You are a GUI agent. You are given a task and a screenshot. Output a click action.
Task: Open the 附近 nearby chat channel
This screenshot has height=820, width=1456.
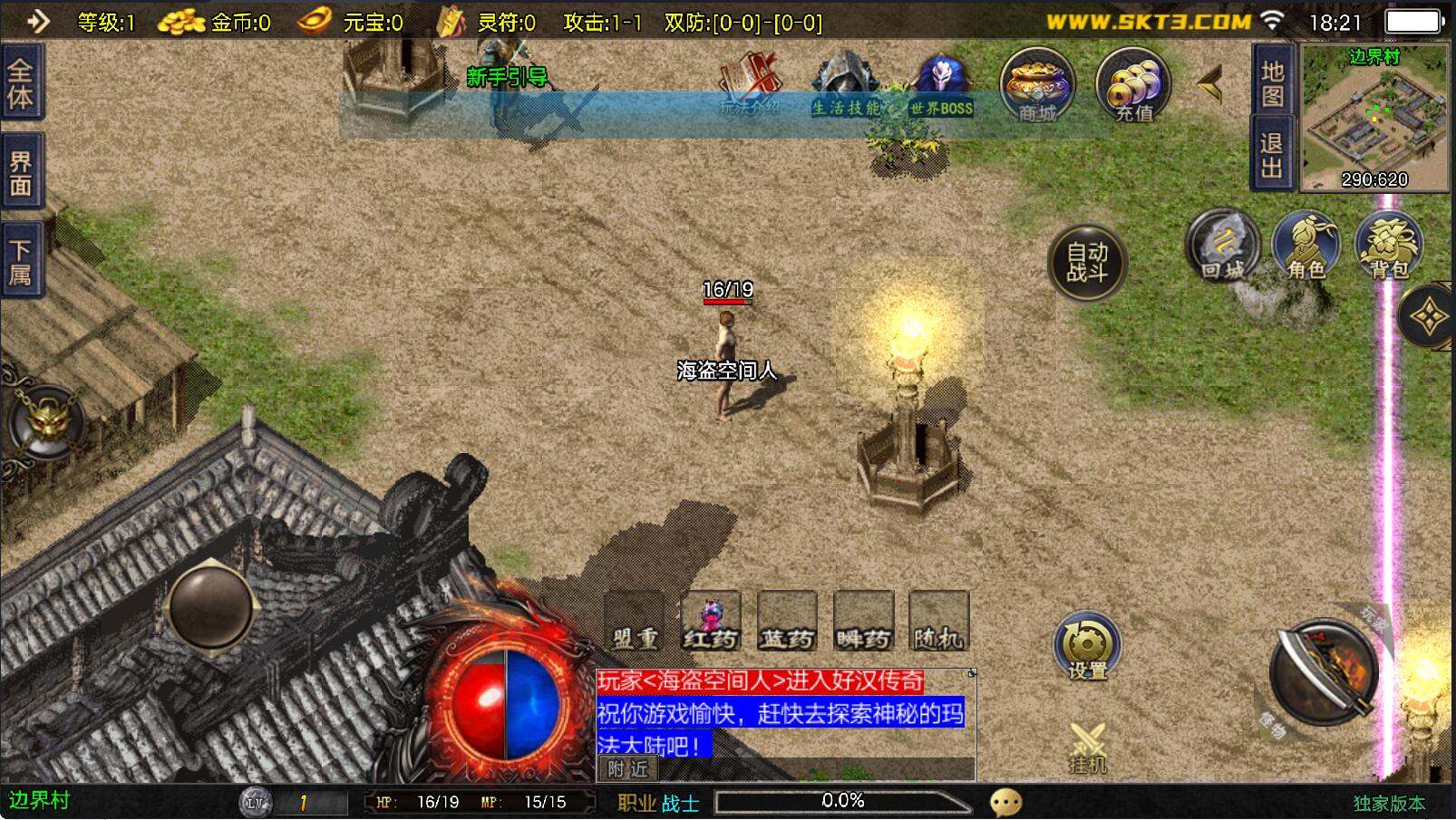pos(627,769)
